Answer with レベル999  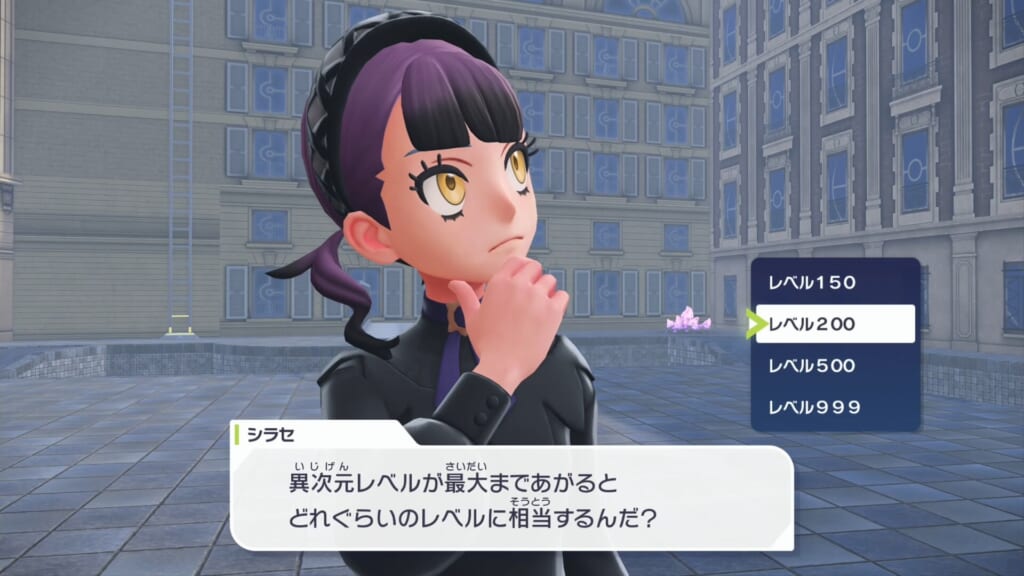[x=834, y=408]
